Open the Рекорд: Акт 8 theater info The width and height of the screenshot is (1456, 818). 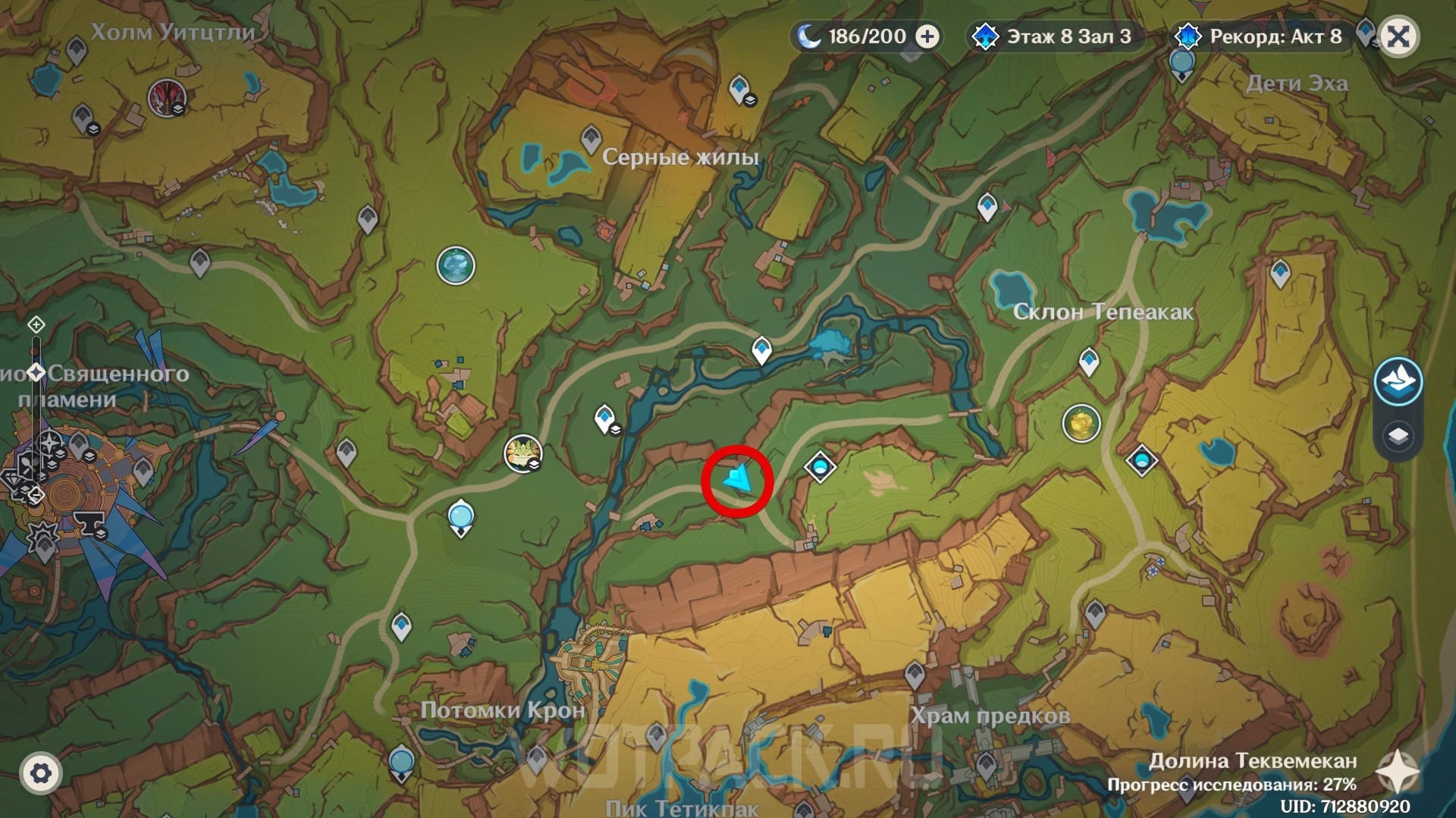[1260, 36]
